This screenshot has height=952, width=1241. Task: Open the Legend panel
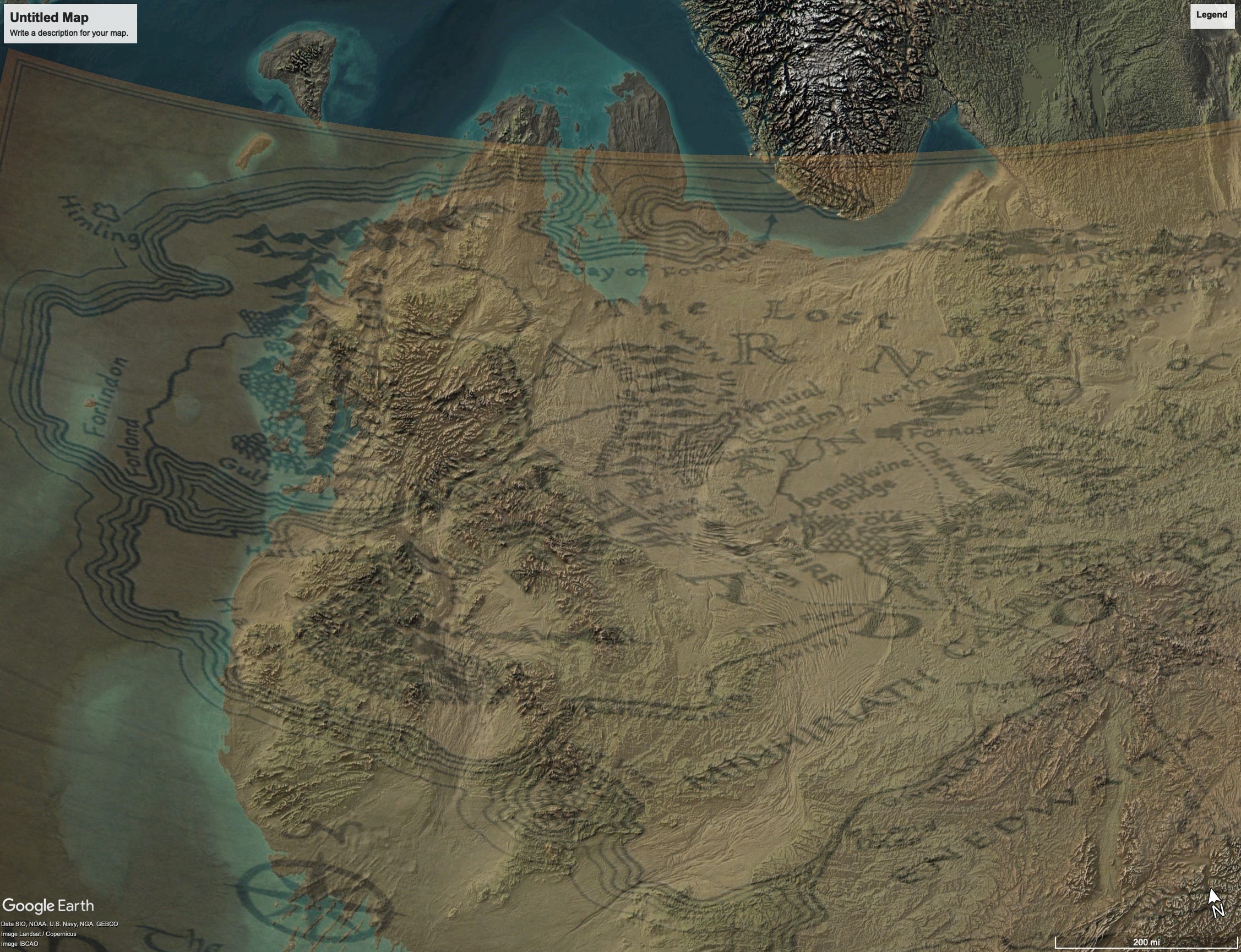click(x=1211, y=15)
